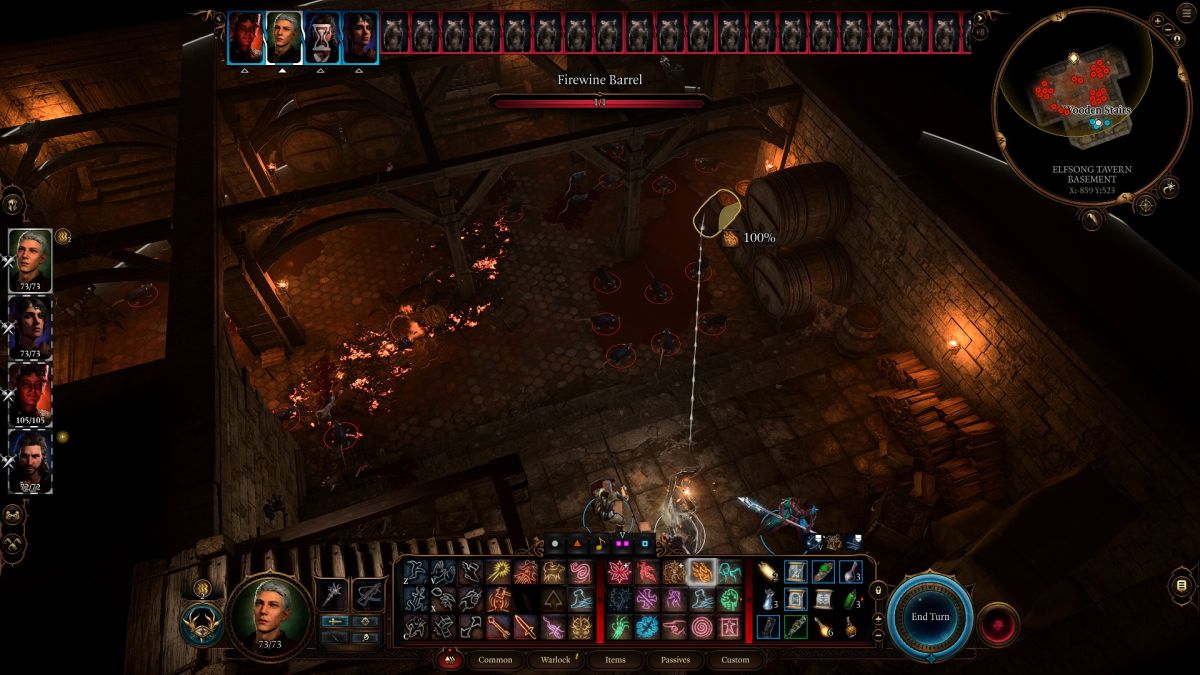Choose the dark-haired party member with 73/73 health
Screen dimensions: 1200x675
click(30, 324)
